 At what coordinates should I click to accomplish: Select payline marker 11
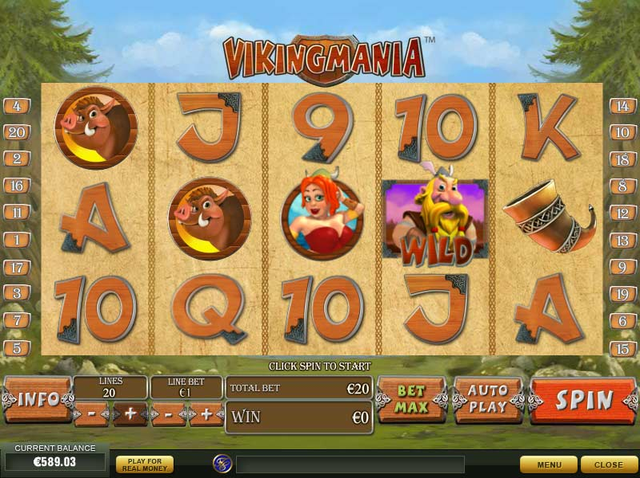pos(16,213)
